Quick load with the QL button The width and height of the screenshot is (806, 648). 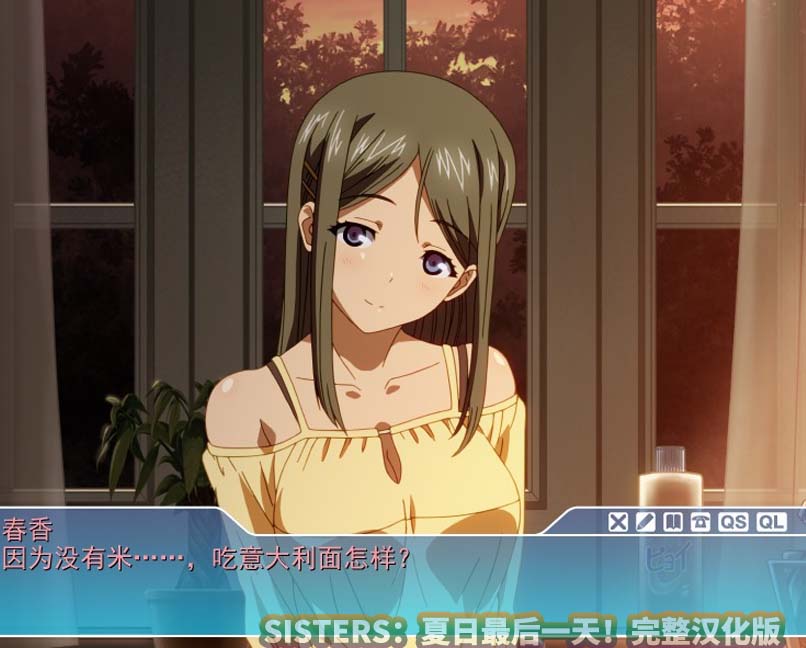[x=771, y=521]
